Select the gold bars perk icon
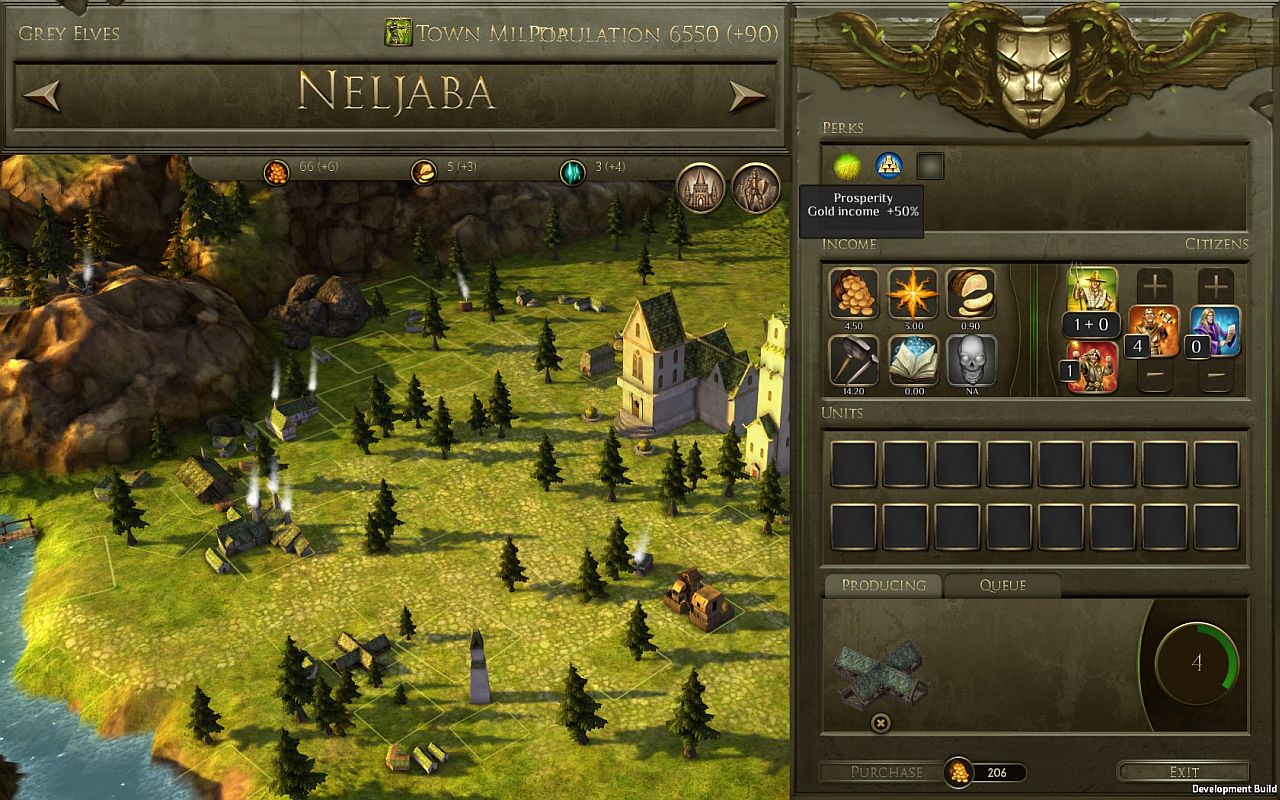This screenshot has width=1280, height=800. pos(889,166)
